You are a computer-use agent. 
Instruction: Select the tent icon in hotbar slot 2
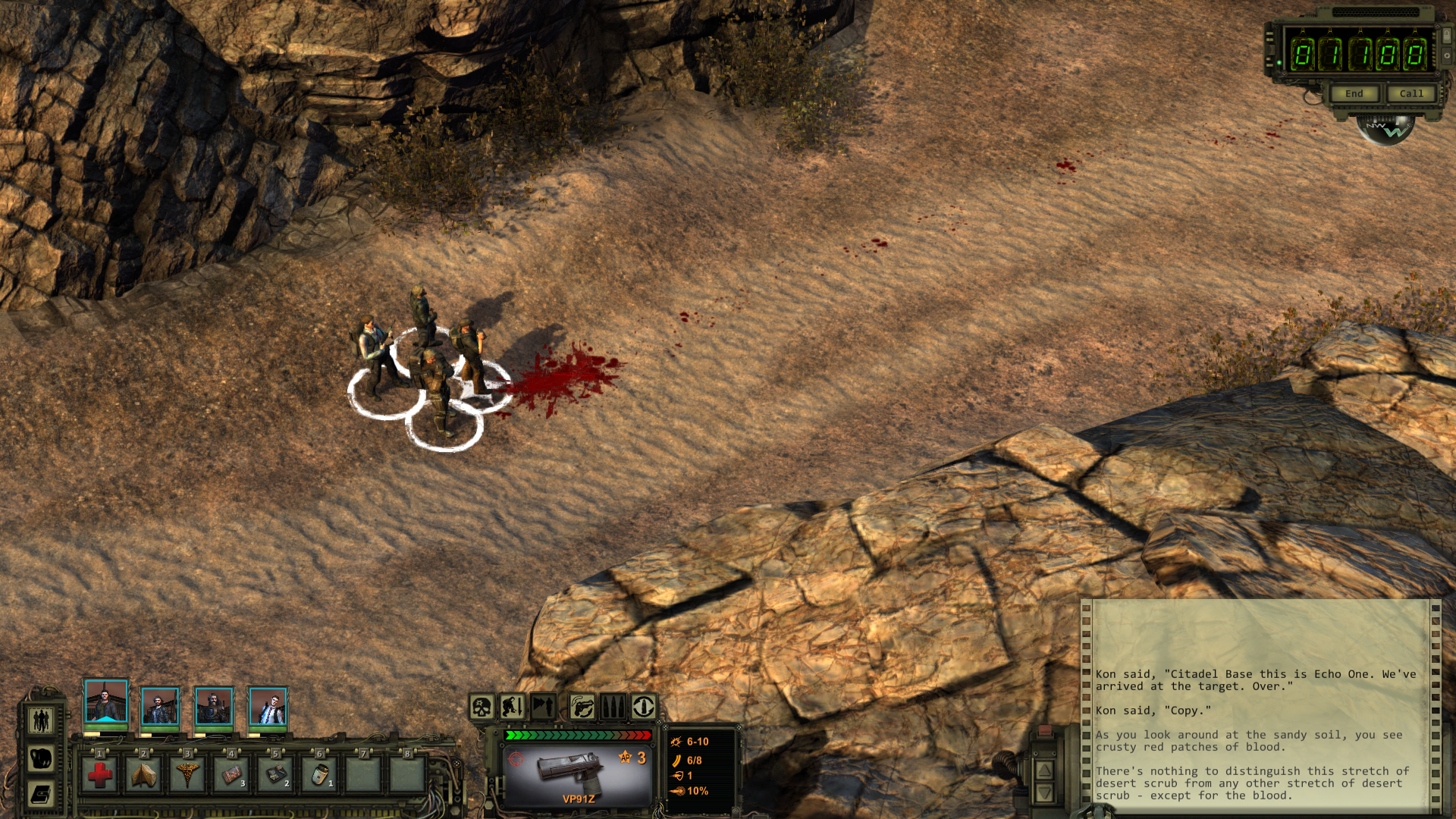143,775
